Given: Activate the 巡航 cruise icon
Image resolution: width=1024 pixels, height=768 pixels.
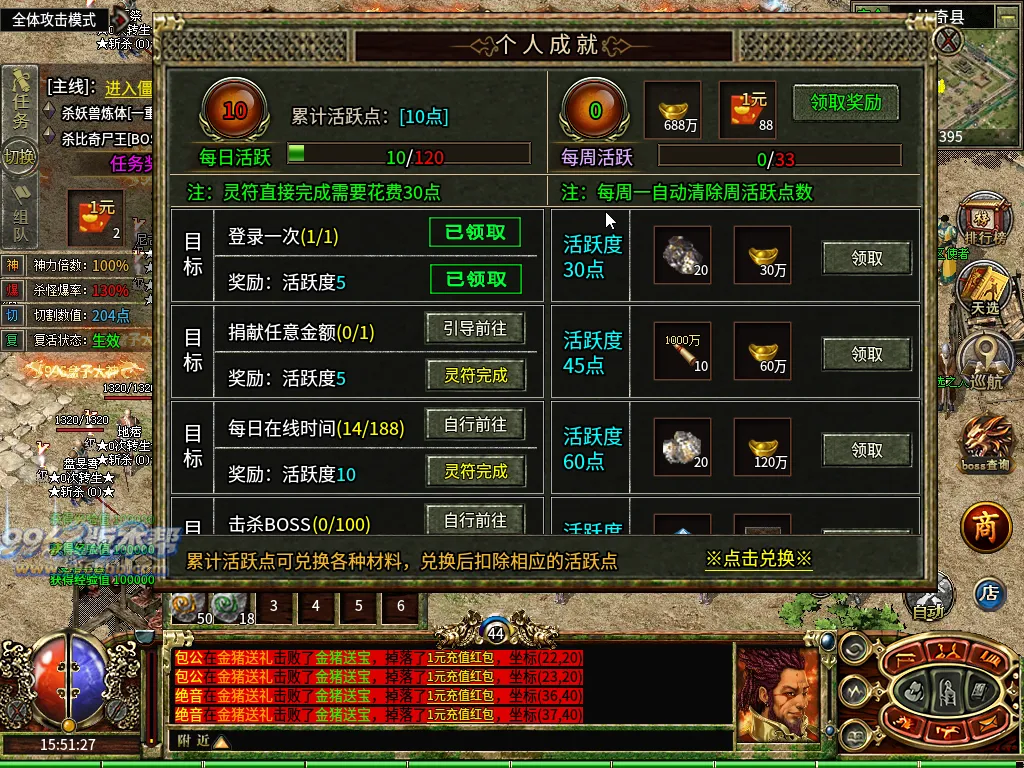Looking at the screenshot, I should click(985, 361).
